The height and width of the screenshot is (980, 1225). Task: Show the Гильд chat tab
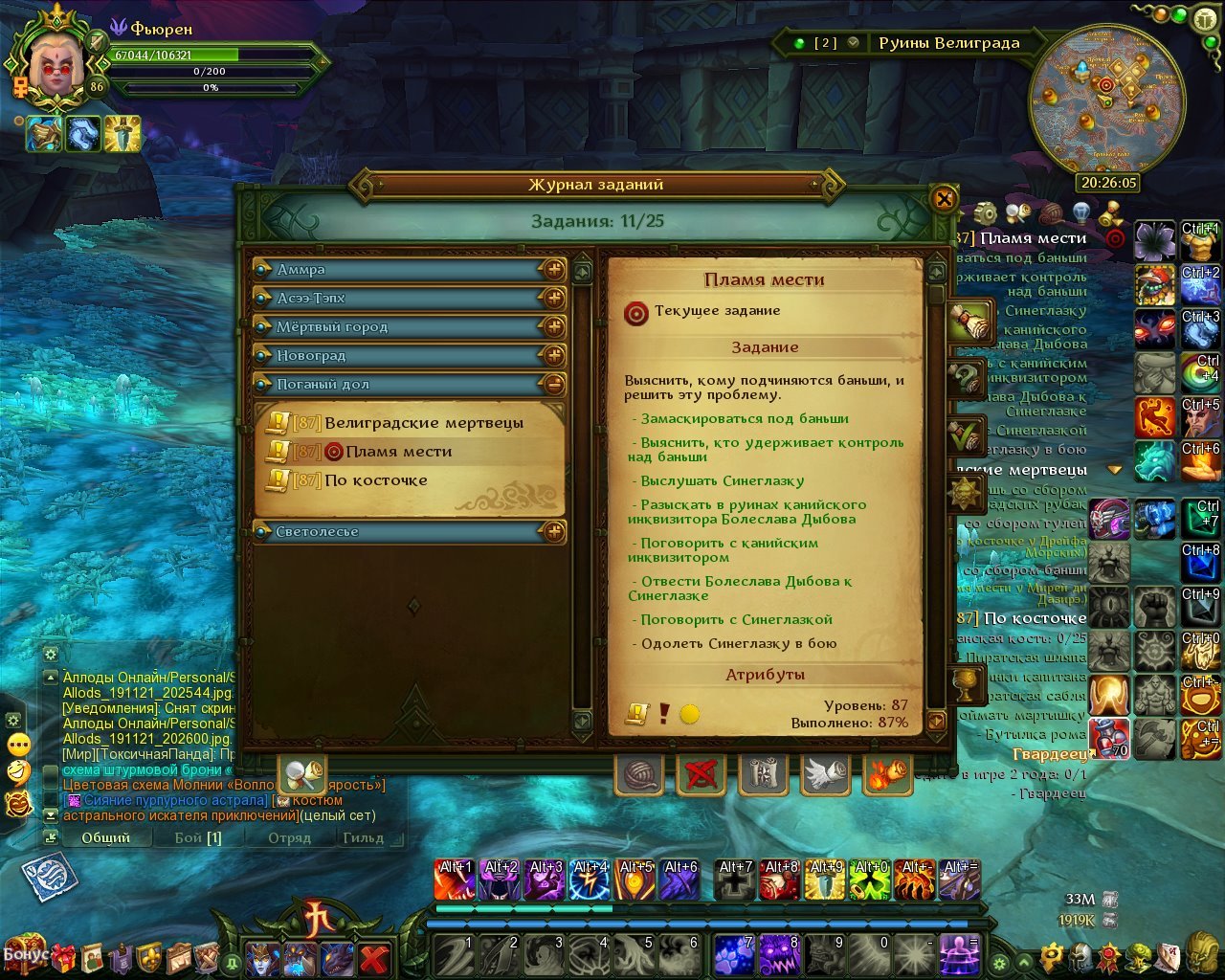(x=363, y=837)
